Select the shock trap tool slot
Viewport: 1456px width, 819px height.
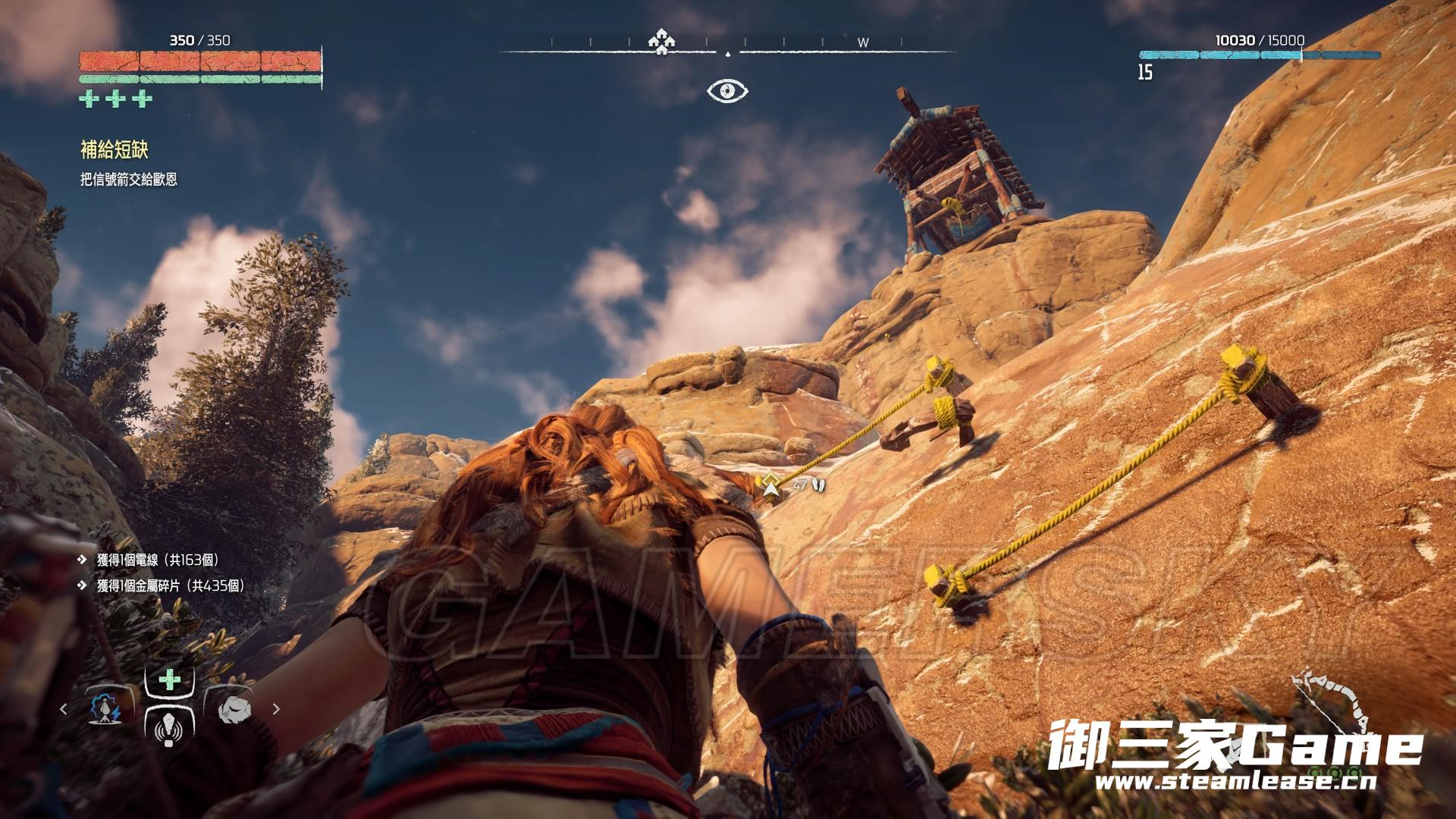pos(107,709)
